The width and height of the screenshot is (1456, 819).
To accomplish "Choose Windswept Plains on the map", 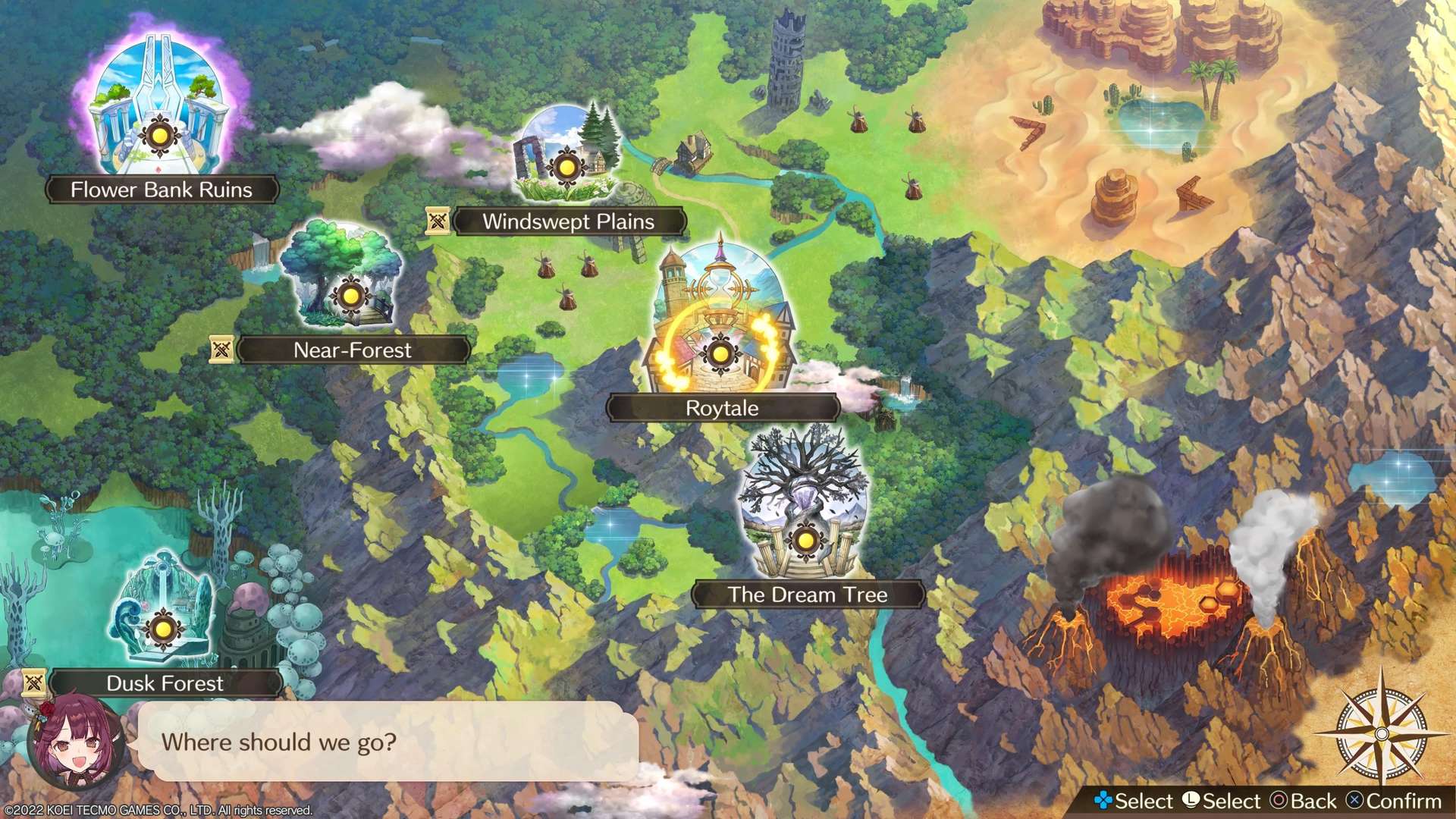I will 566,167.
